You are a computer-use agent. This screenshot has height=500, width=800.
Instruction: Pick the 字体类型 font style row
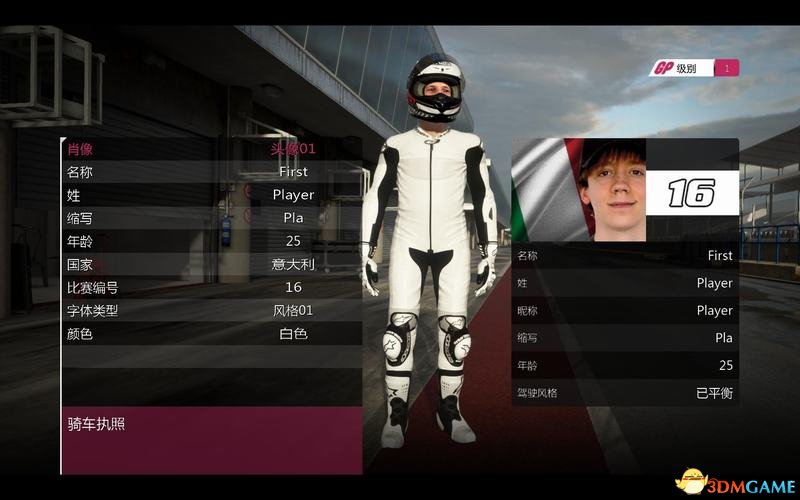pos(211,310)
